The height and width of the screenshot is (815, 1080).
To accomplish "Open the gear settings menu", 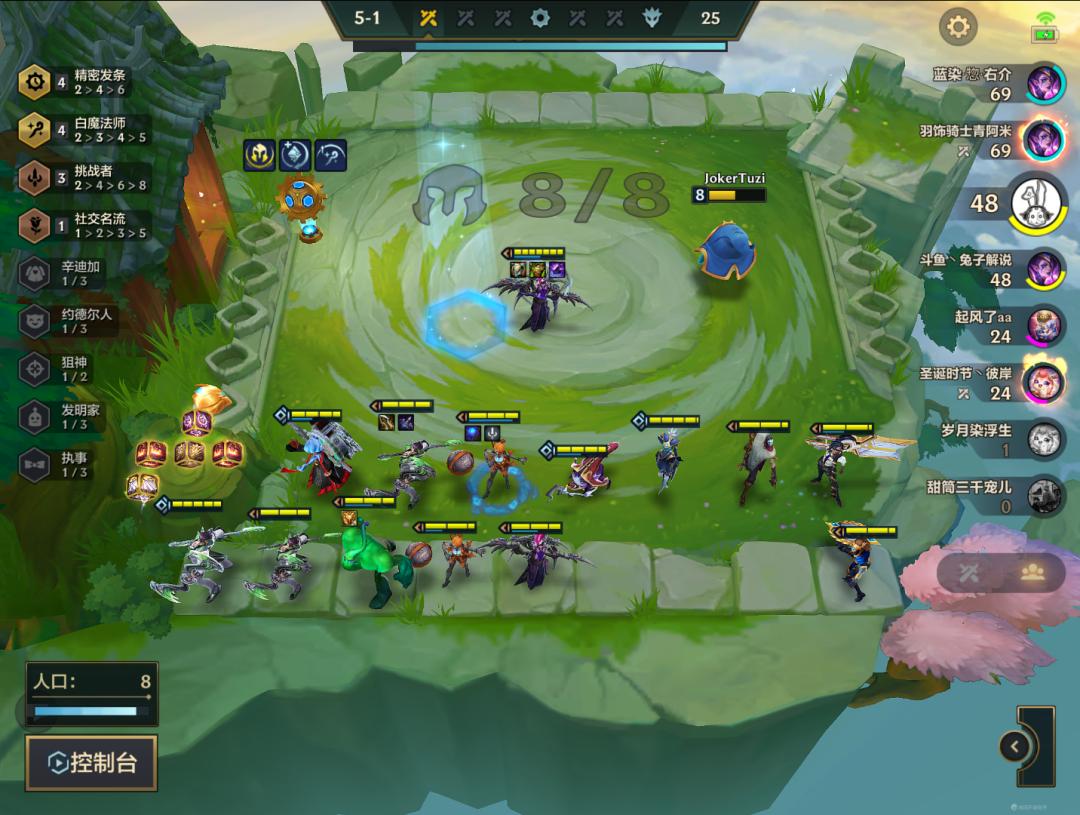I will (x=958, y=27).
